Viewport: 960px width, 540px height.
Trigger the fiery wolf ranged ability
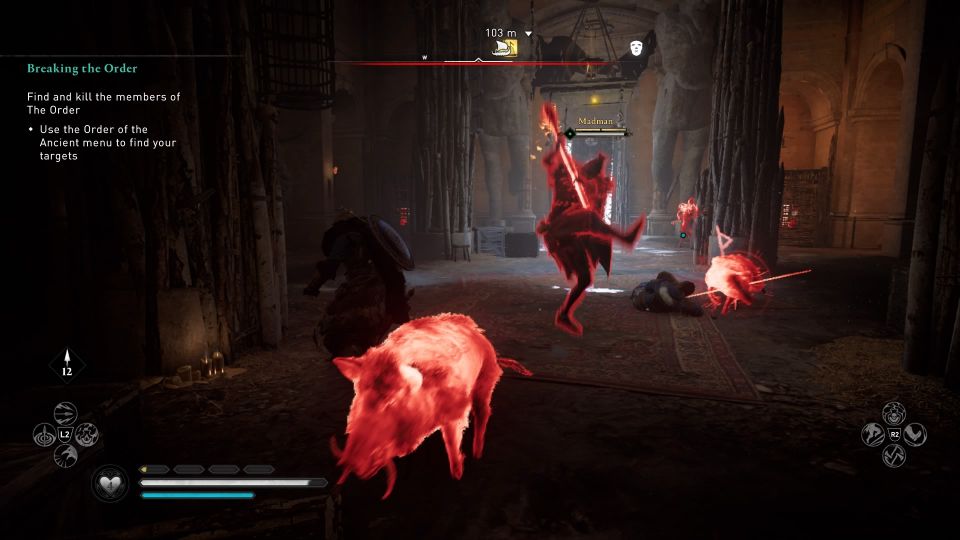click(88, 435)
